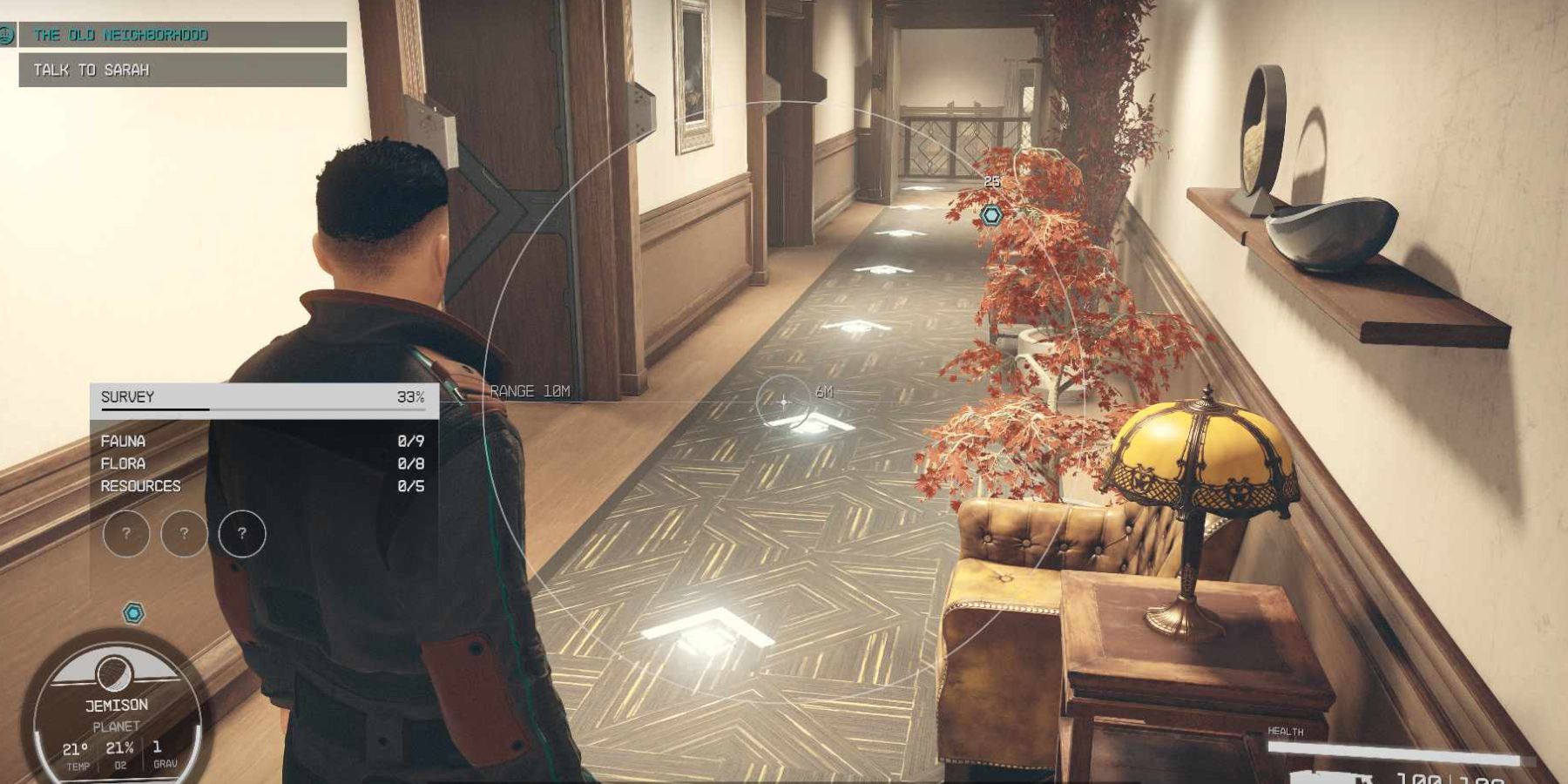Screen dimensions: 1568x784
Task: Select the Fauna survey row
Action: (261, 442)
